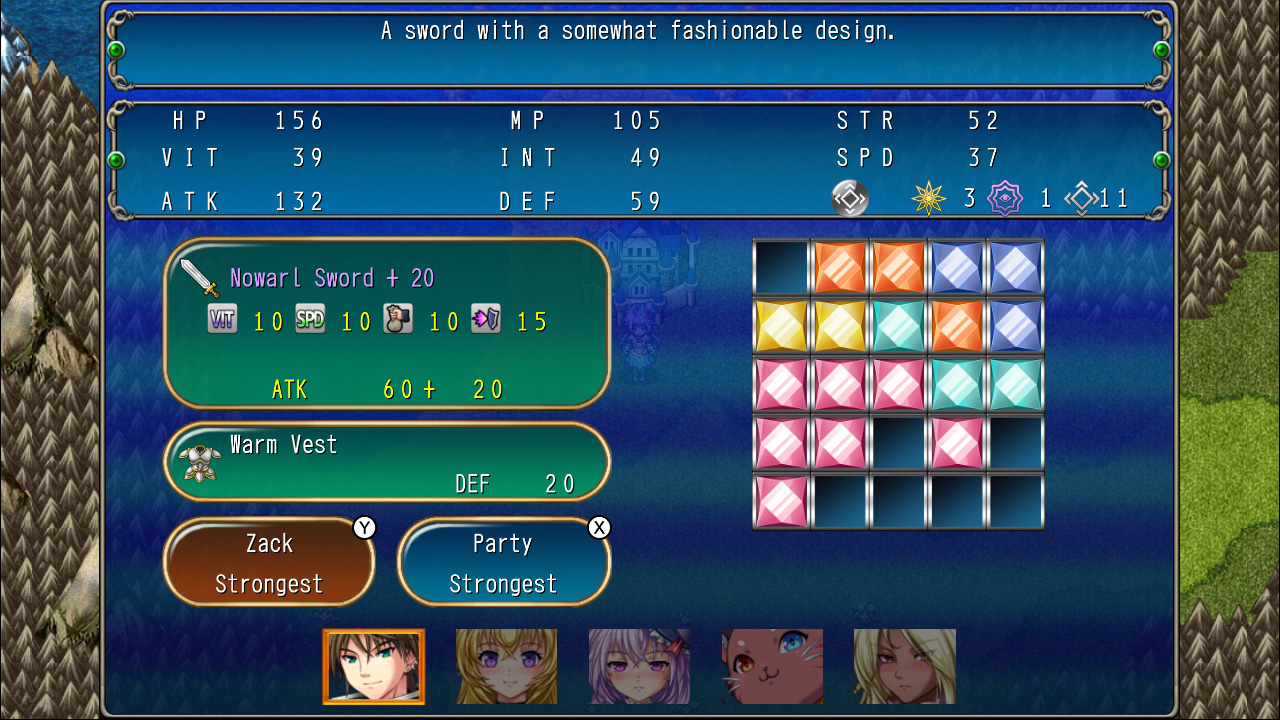Click the silver diamond orb icon

pos(851,198)
